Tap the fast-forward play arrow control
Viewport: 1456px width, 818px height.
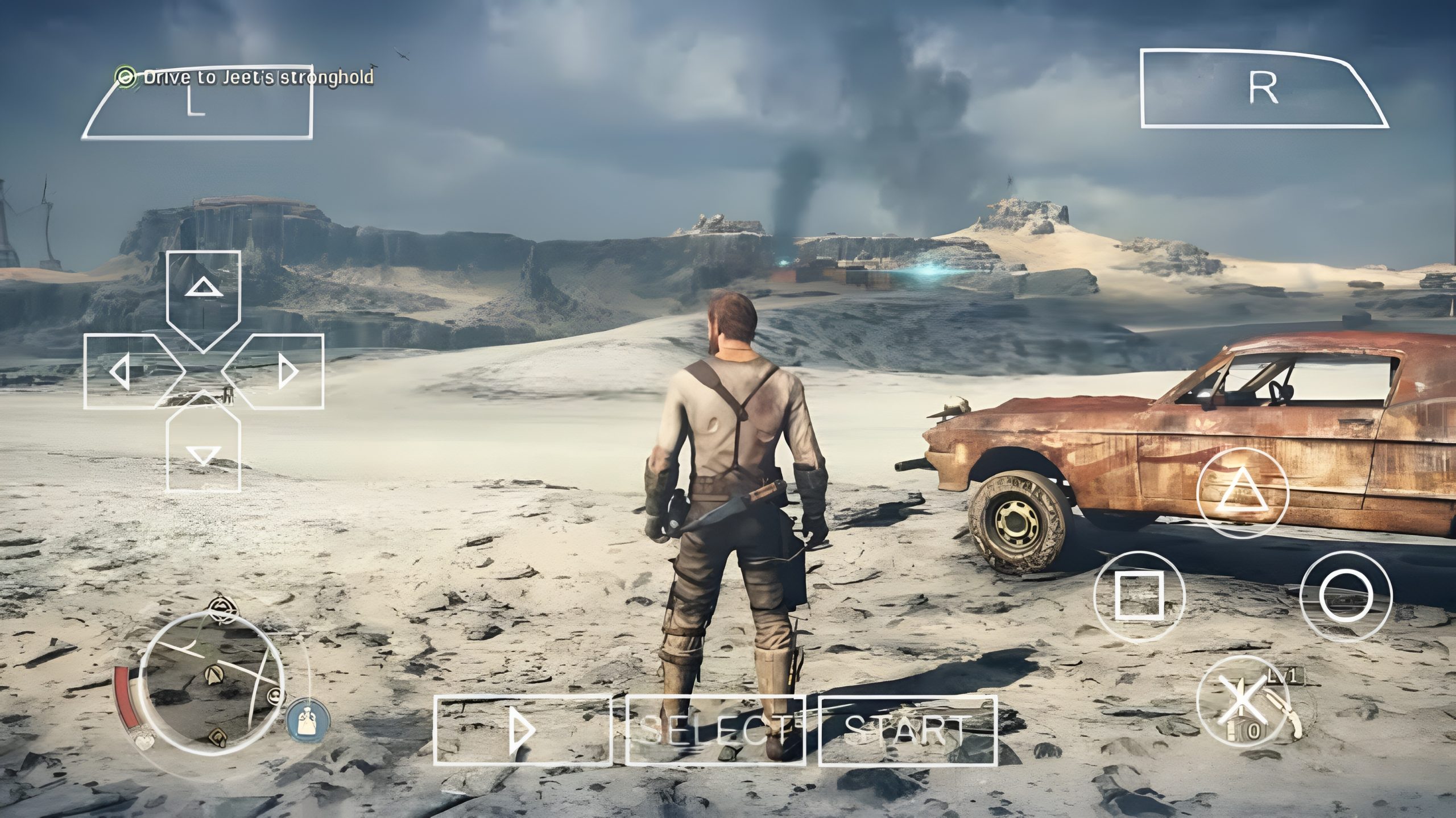(x=522, y=730)
